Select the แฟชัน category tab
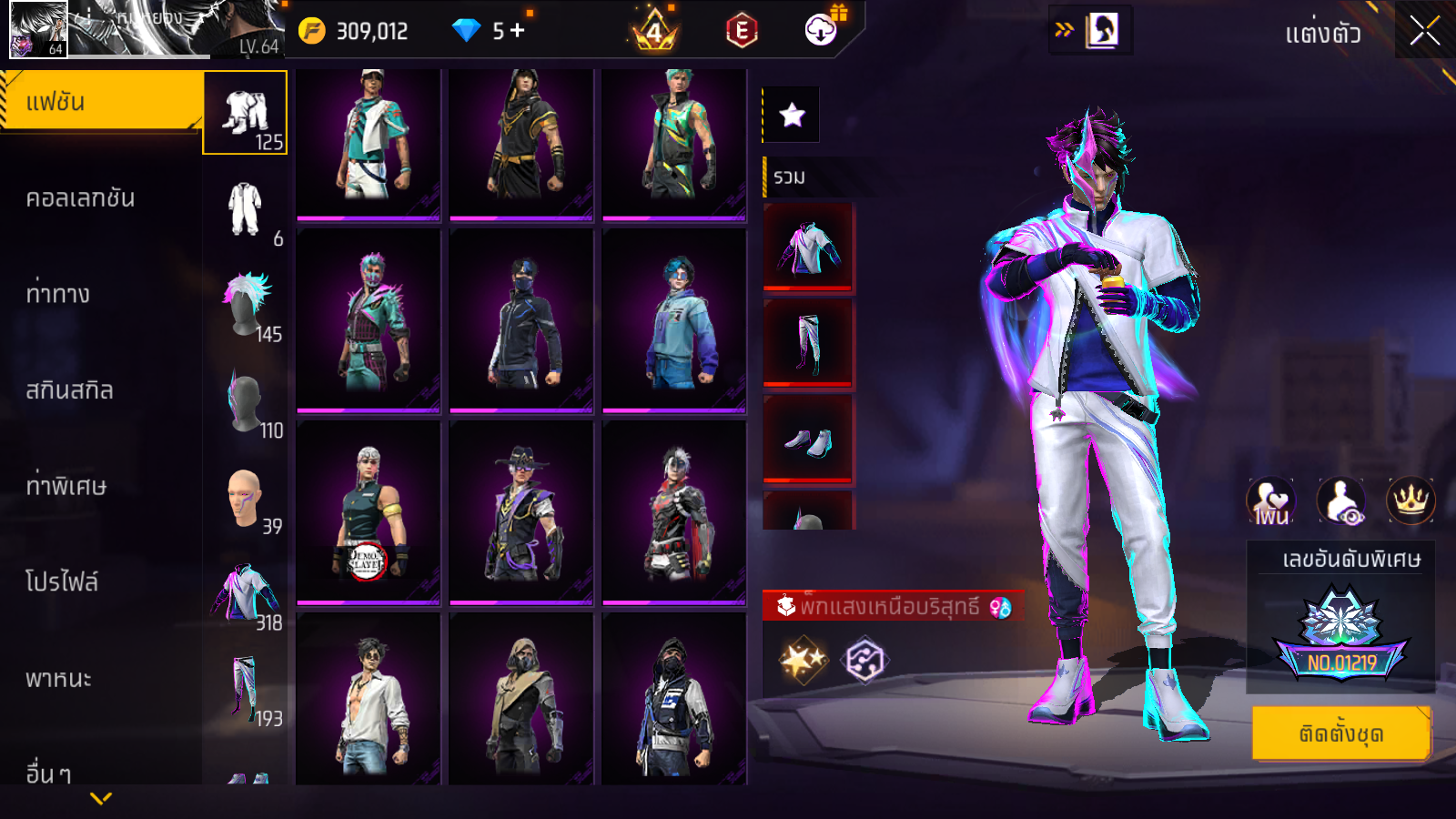 100,102
